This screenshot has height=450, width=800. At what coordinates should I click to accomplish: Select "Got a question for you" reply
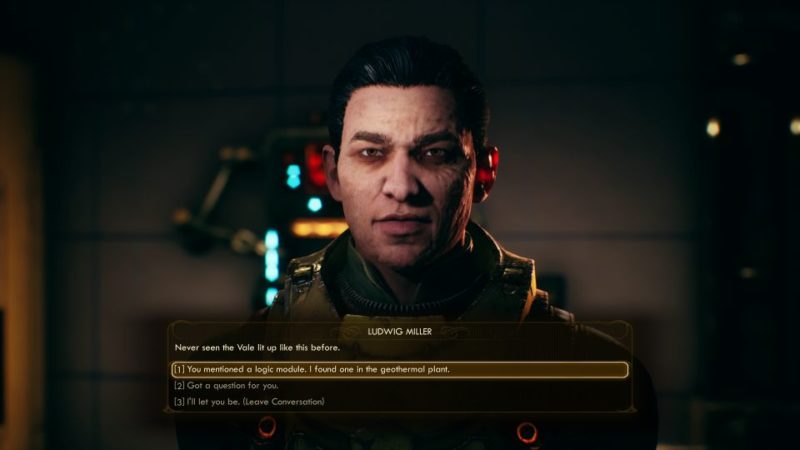[x=226, y=385]
